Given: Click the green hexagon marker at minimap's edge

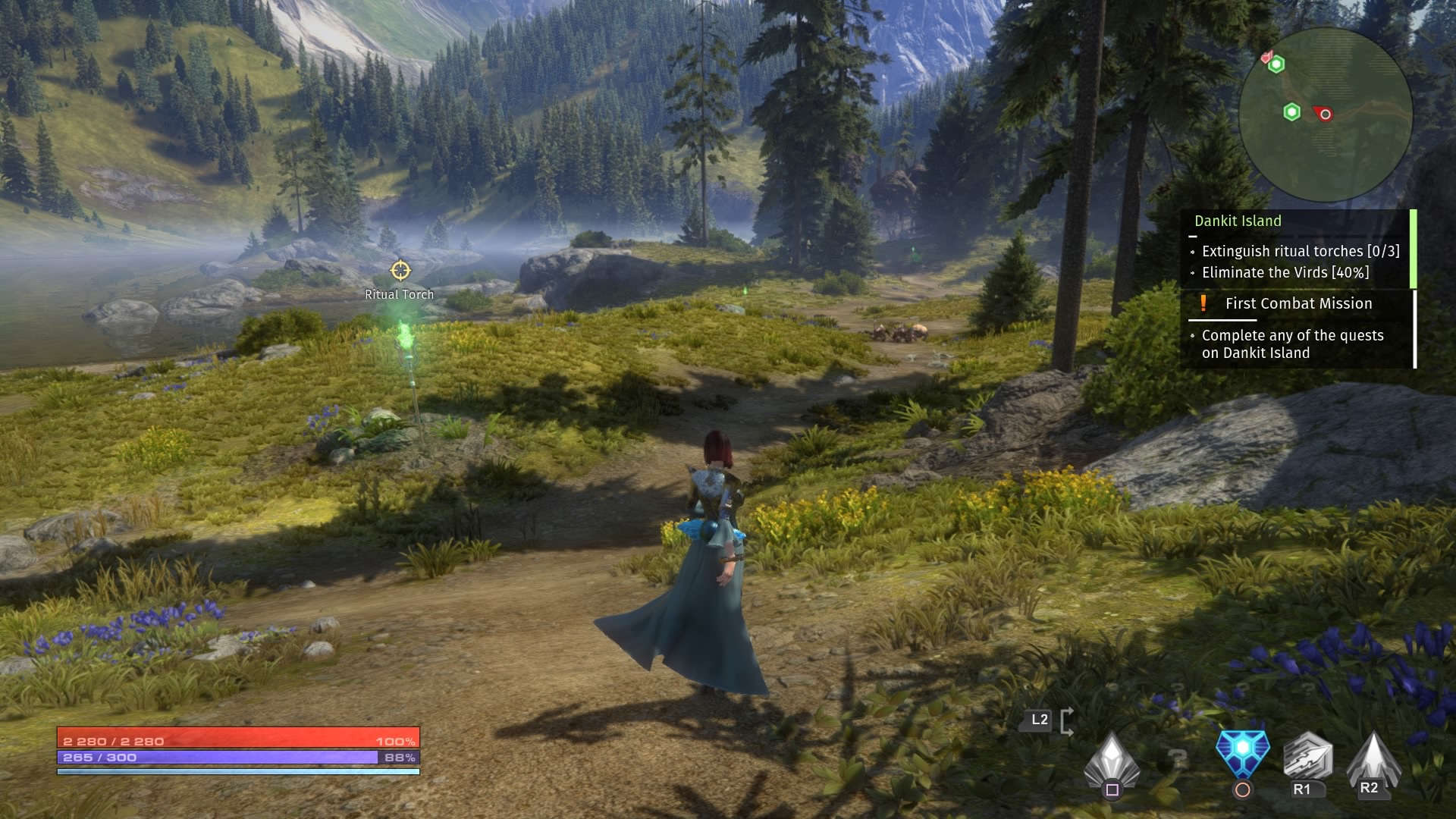Looking at the screenshot, I should (x=1276, y=64).
